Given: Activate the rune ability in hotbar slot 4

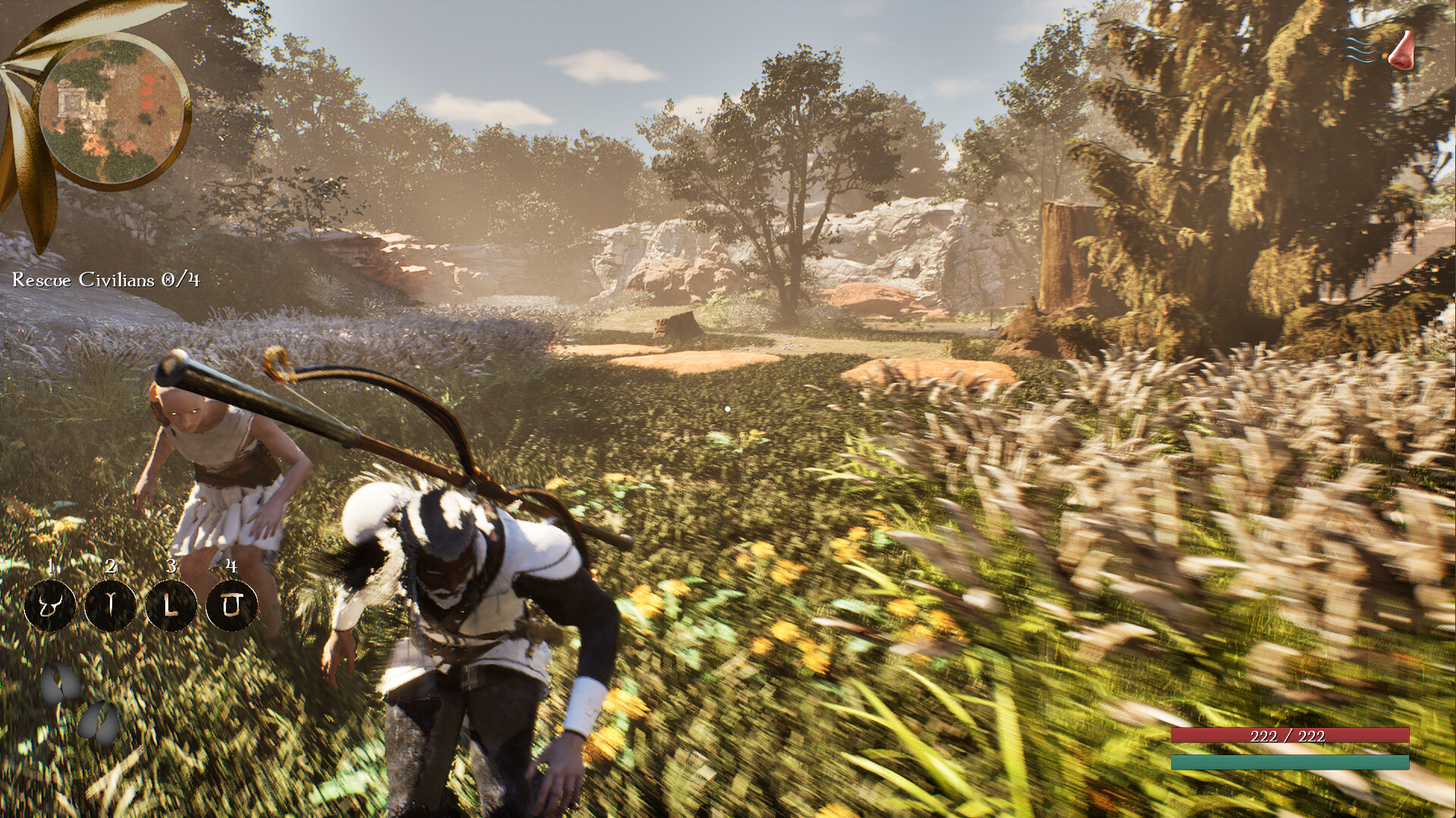Looking at the screenshot, I should [x=234, y=605].
